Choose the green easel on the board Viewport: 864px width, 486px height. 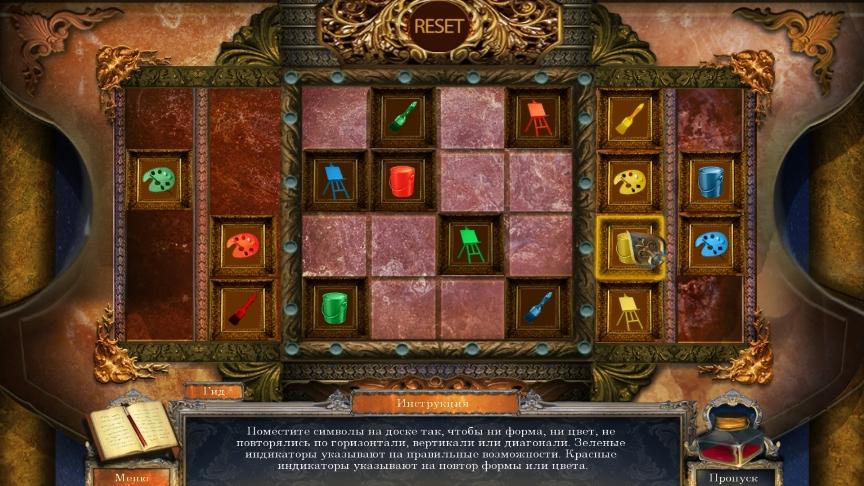[x=470, y=245]
